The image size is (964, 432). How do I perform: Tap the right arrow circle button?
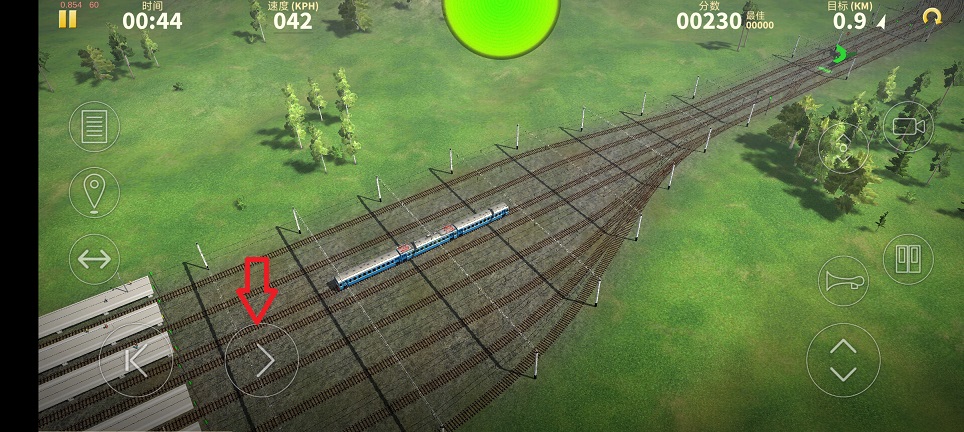tap(262, 360)
